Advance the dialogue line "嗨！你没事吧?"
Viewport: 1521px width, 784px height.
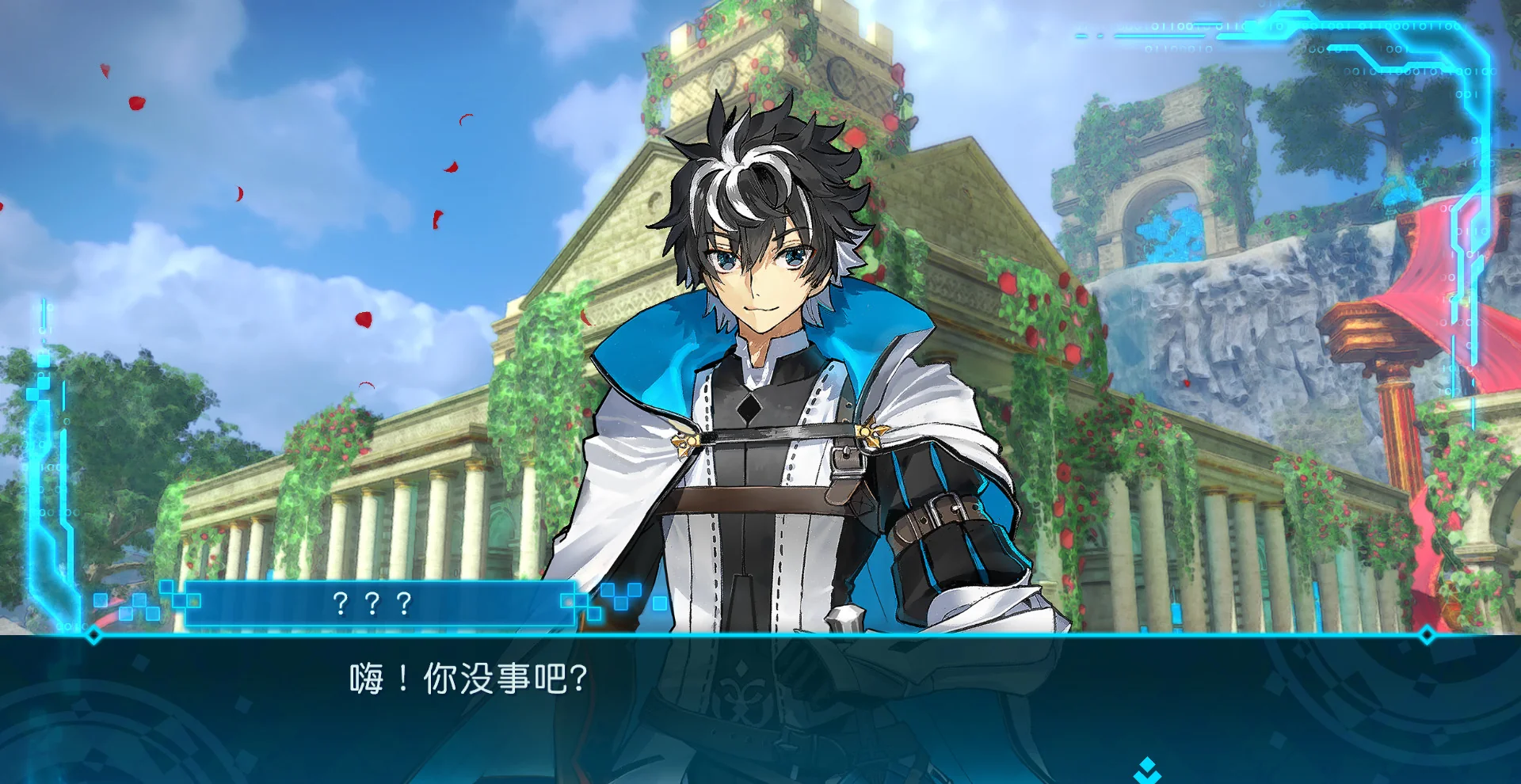point(469,679)
